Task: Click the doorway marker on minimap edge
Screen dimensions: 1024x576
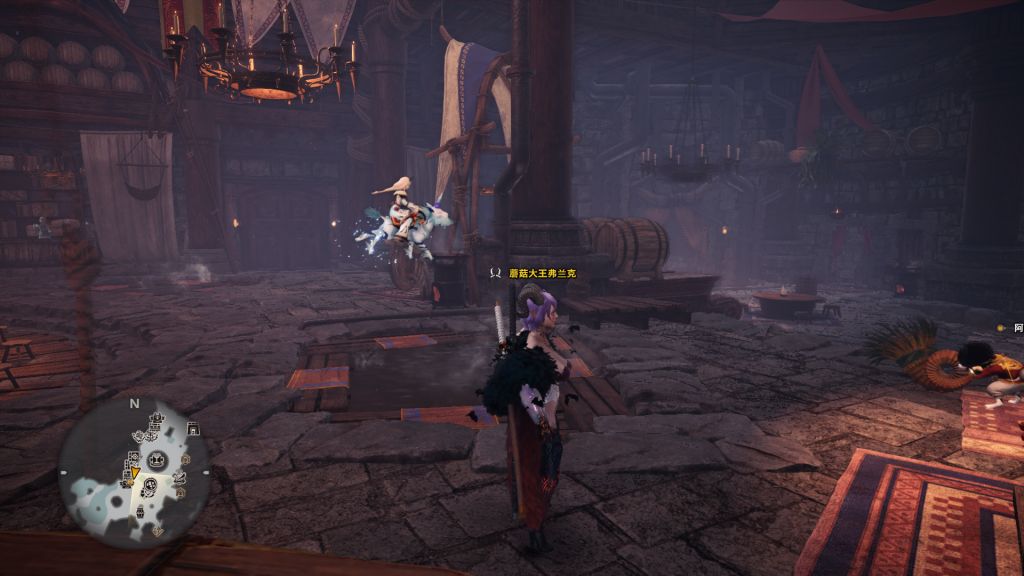Action: [193, 429]
